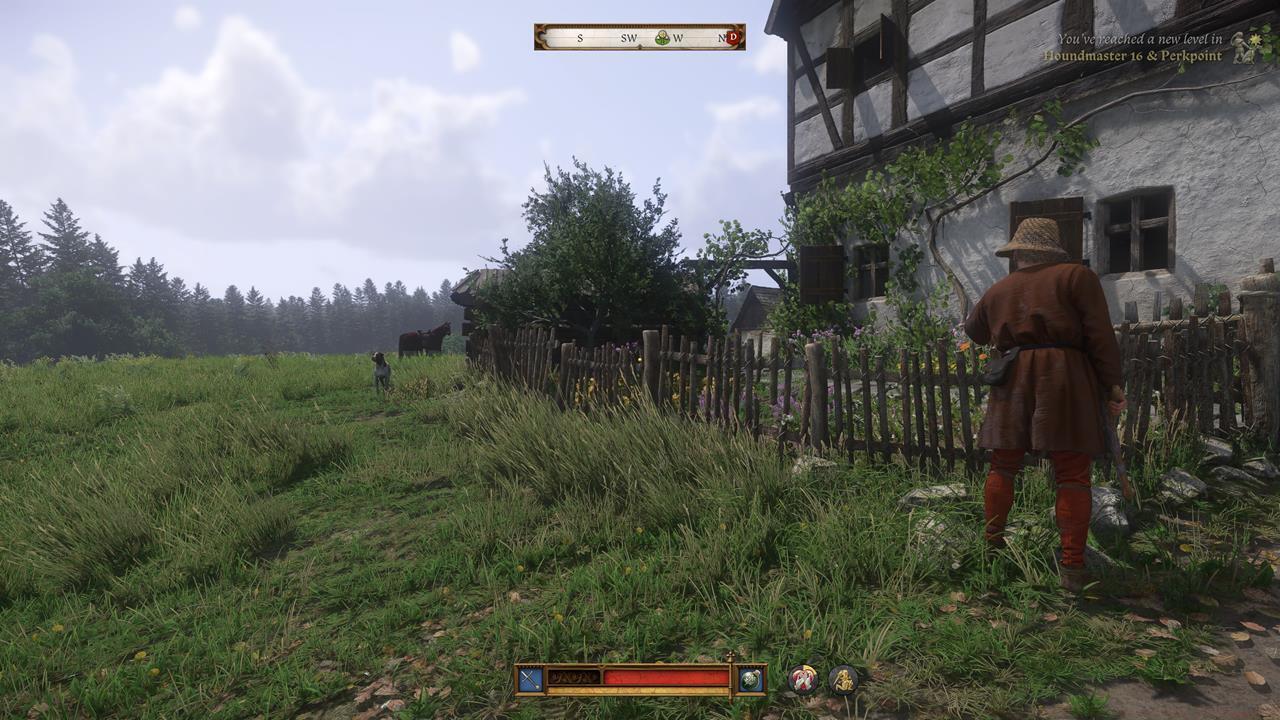
Task: Select the golden figure buff icon
Action: (x=844, y=680)
